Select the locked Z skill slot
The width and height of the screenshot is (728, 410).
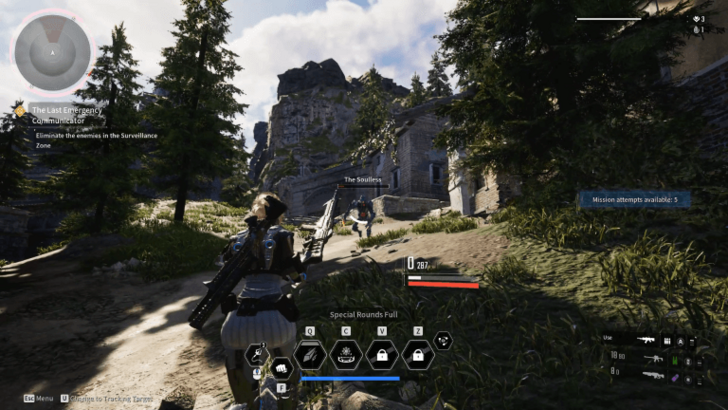point(417,355)
